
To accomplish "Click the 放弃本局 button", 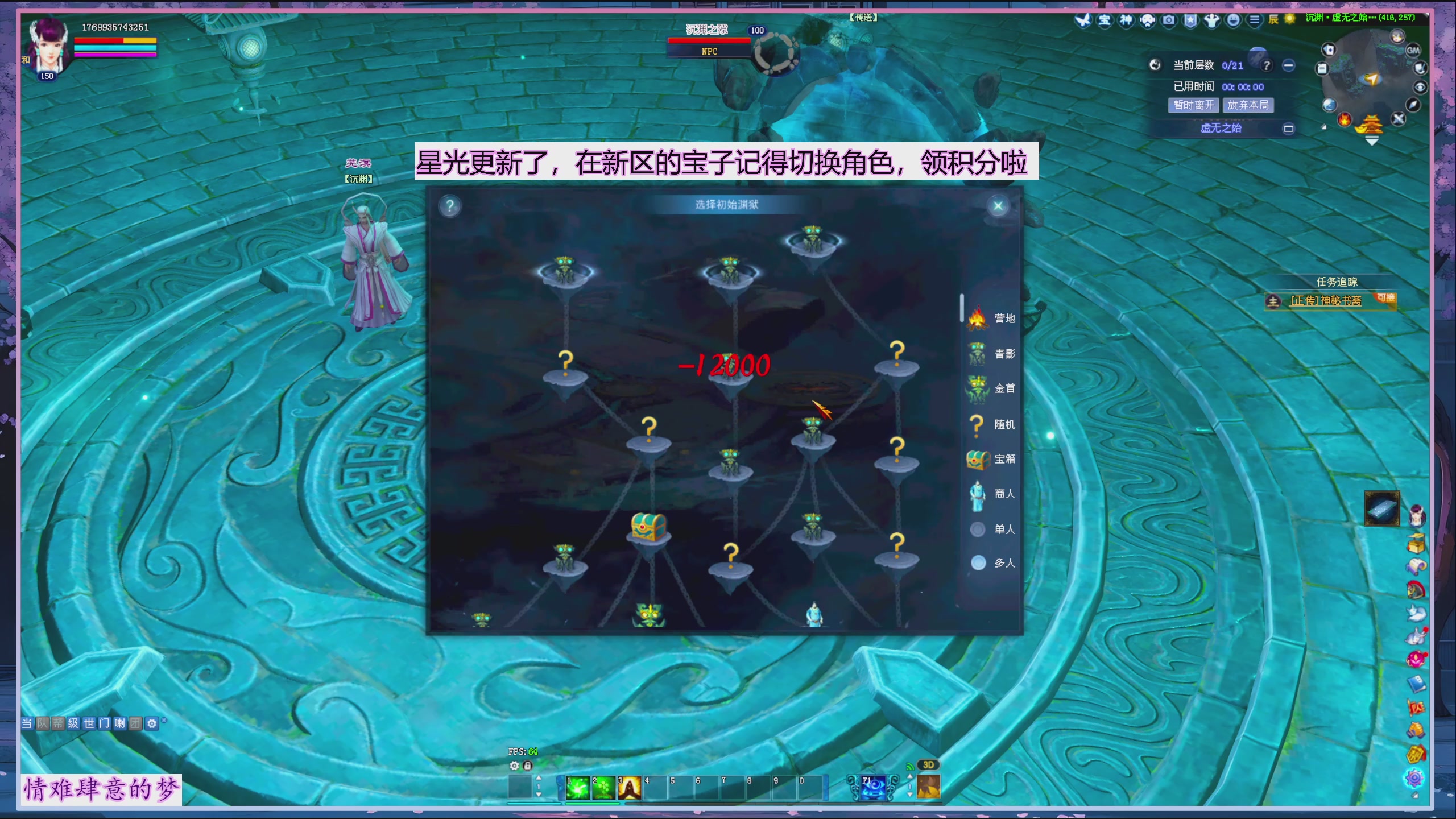I will (1248, 105).
